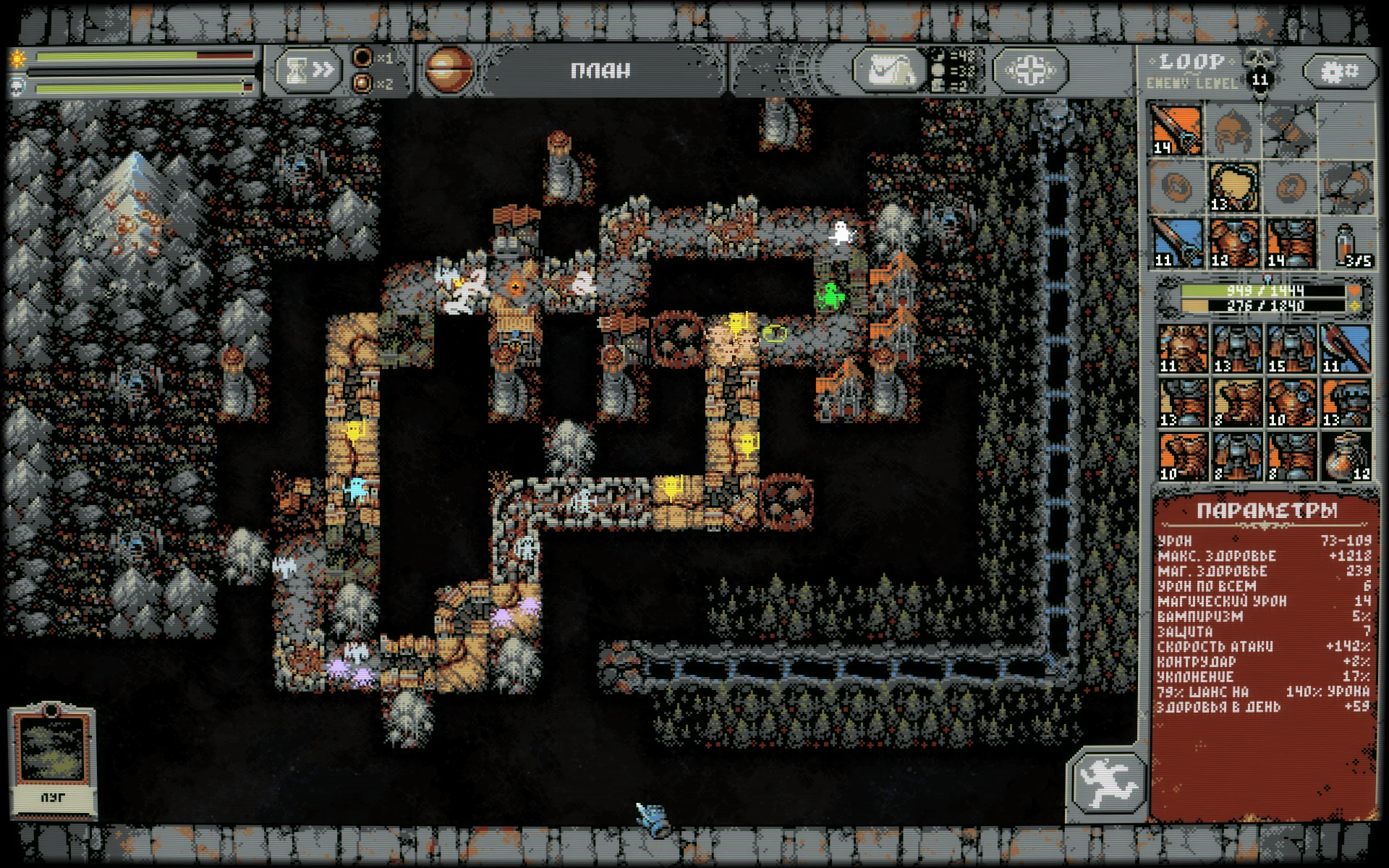The height and width of the screenshot is (868, 1389).
Task: Select the equipped level 13 amulet
Action: coord(1233,187)
